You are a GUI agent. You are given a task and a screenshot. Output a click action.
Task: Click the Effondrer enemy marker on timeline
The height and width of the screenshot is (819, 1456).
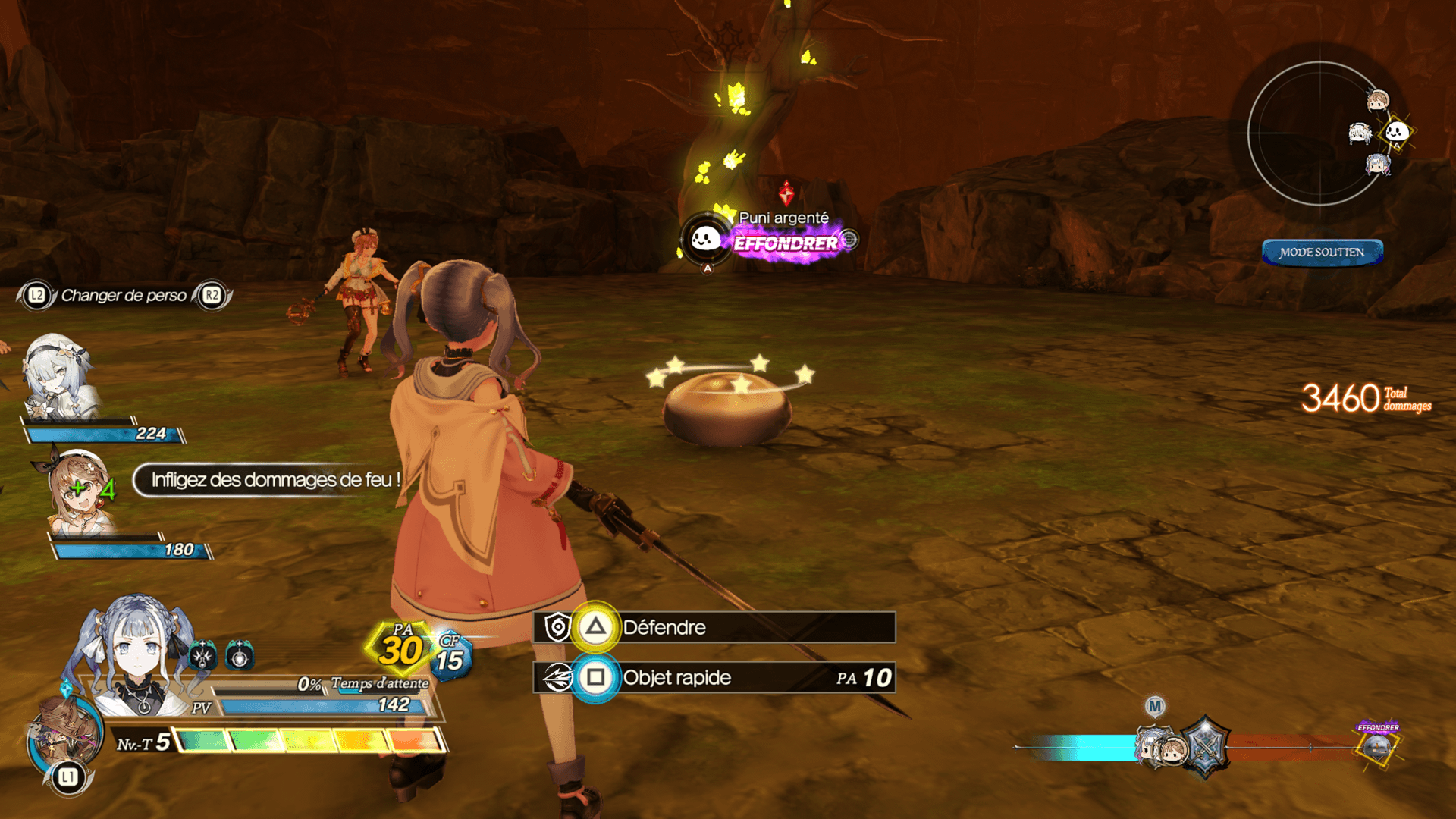tap(1377, 745)
